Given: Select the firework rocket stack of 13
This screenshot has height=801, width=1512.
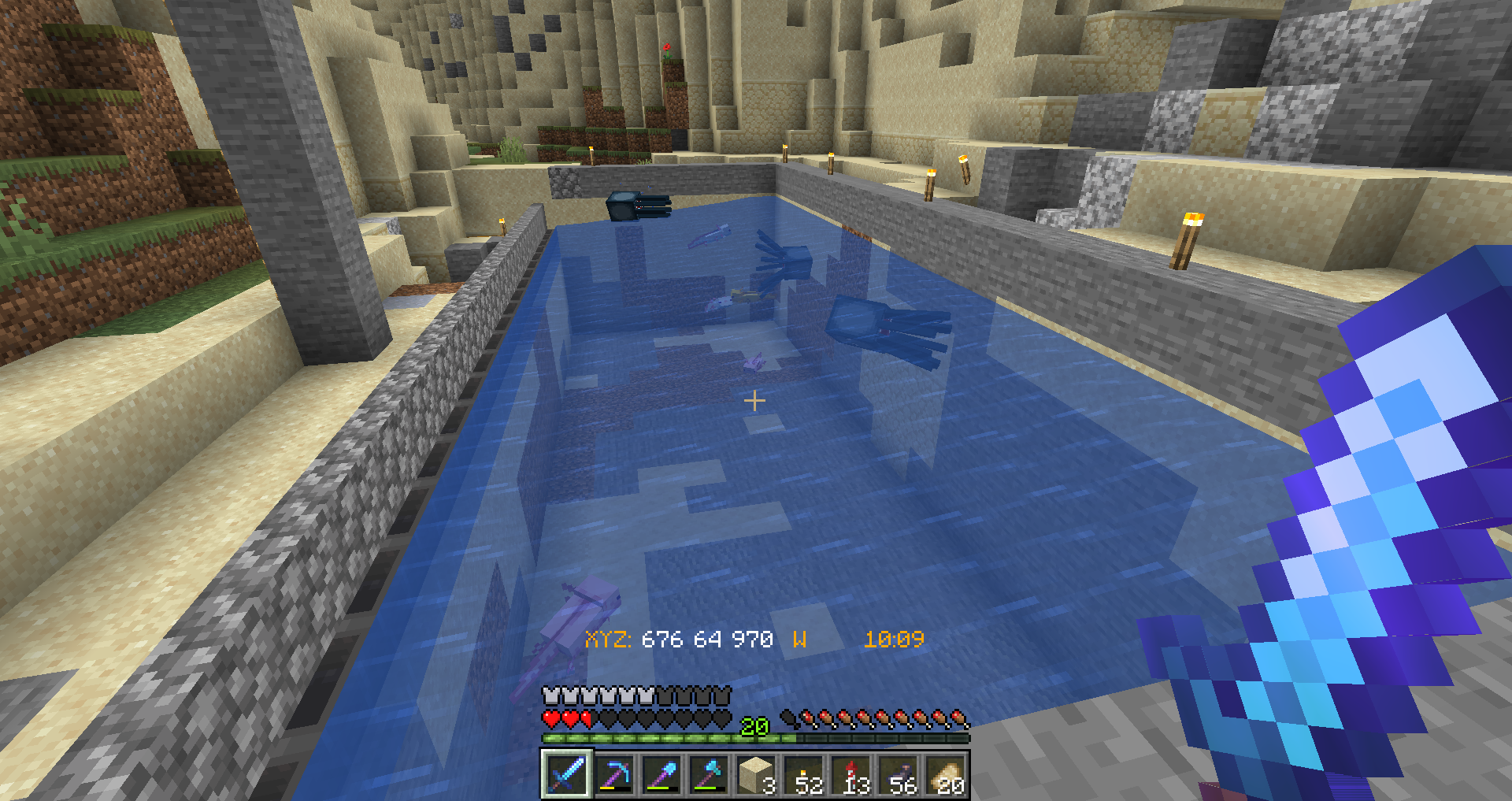Looking at the screenshot, I should [851, 774].
